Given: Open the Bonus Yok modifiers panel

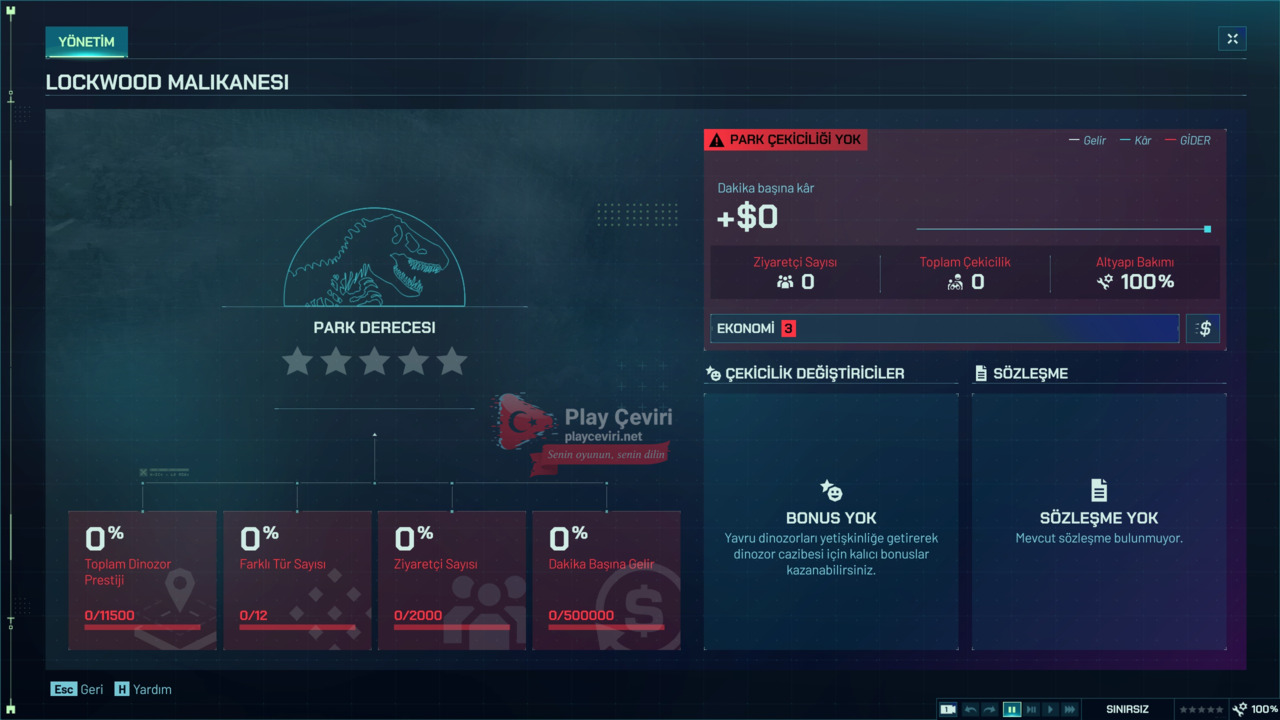Looking at the screenshot, I should (x=831, y=521).
